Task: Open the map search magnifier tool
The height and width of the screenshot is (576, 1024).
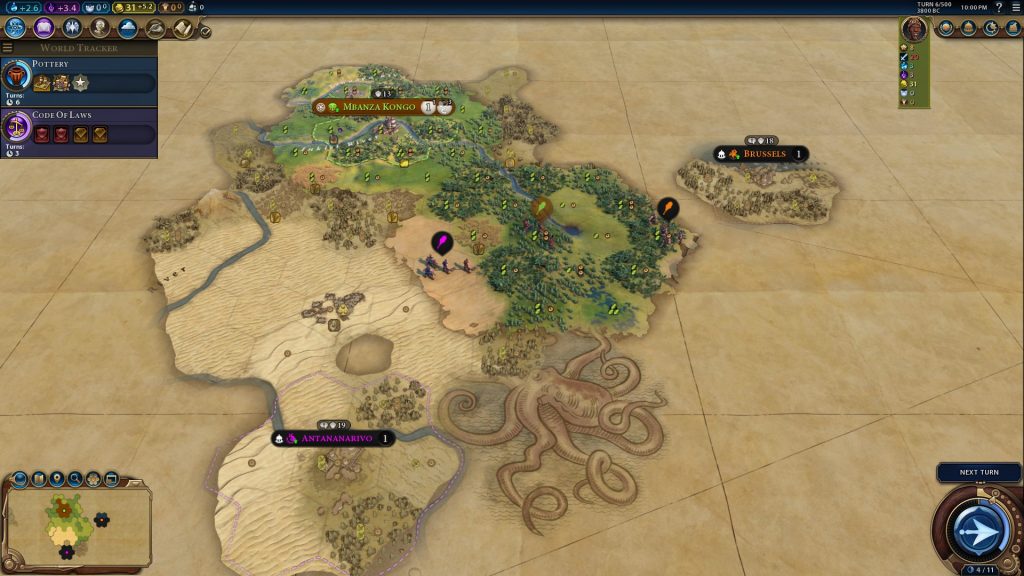Action: (76, 479)
